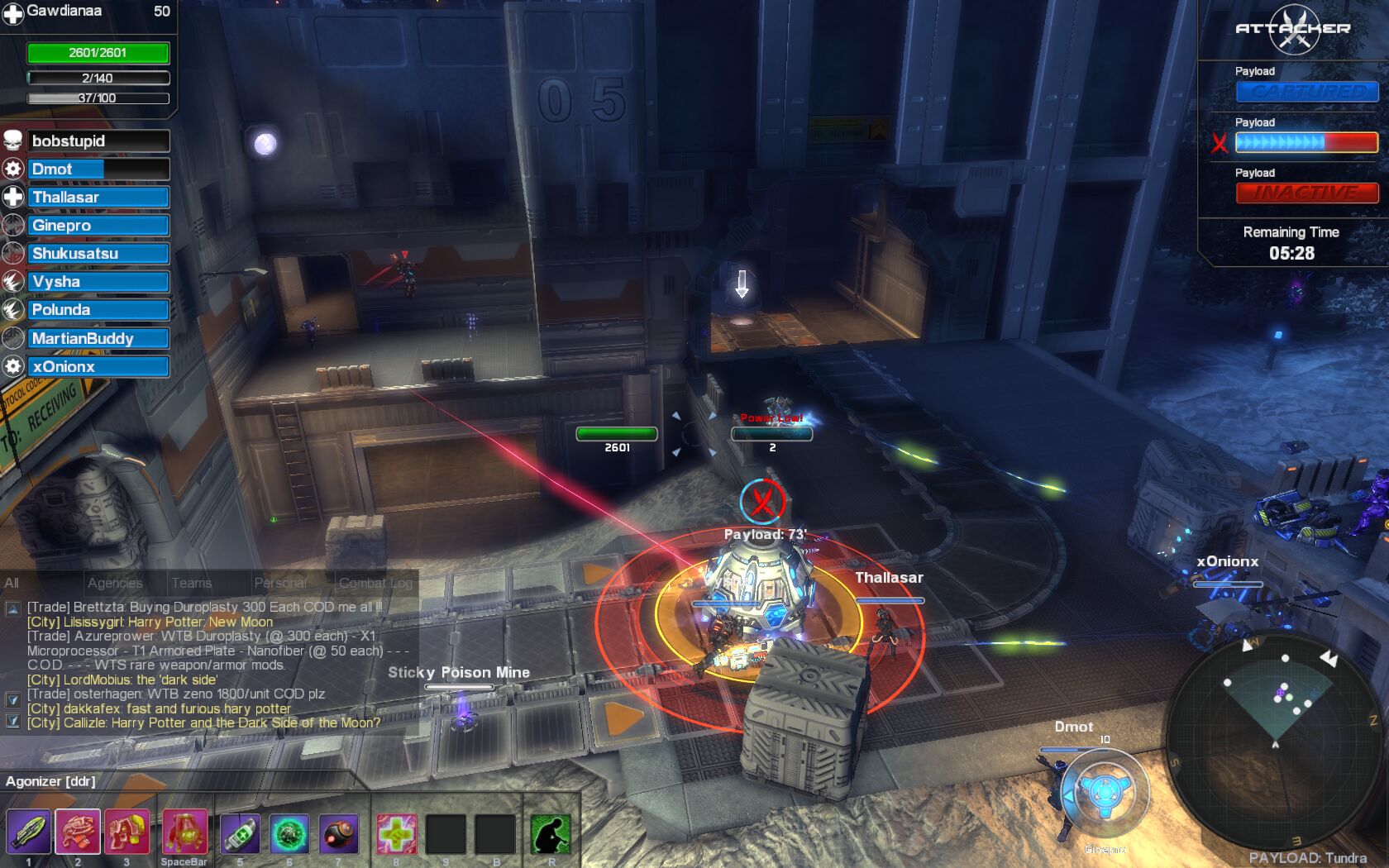Target xOnionx in the team roster
The width and height of the screenshot is (1389, 868).
coord(98,366)
